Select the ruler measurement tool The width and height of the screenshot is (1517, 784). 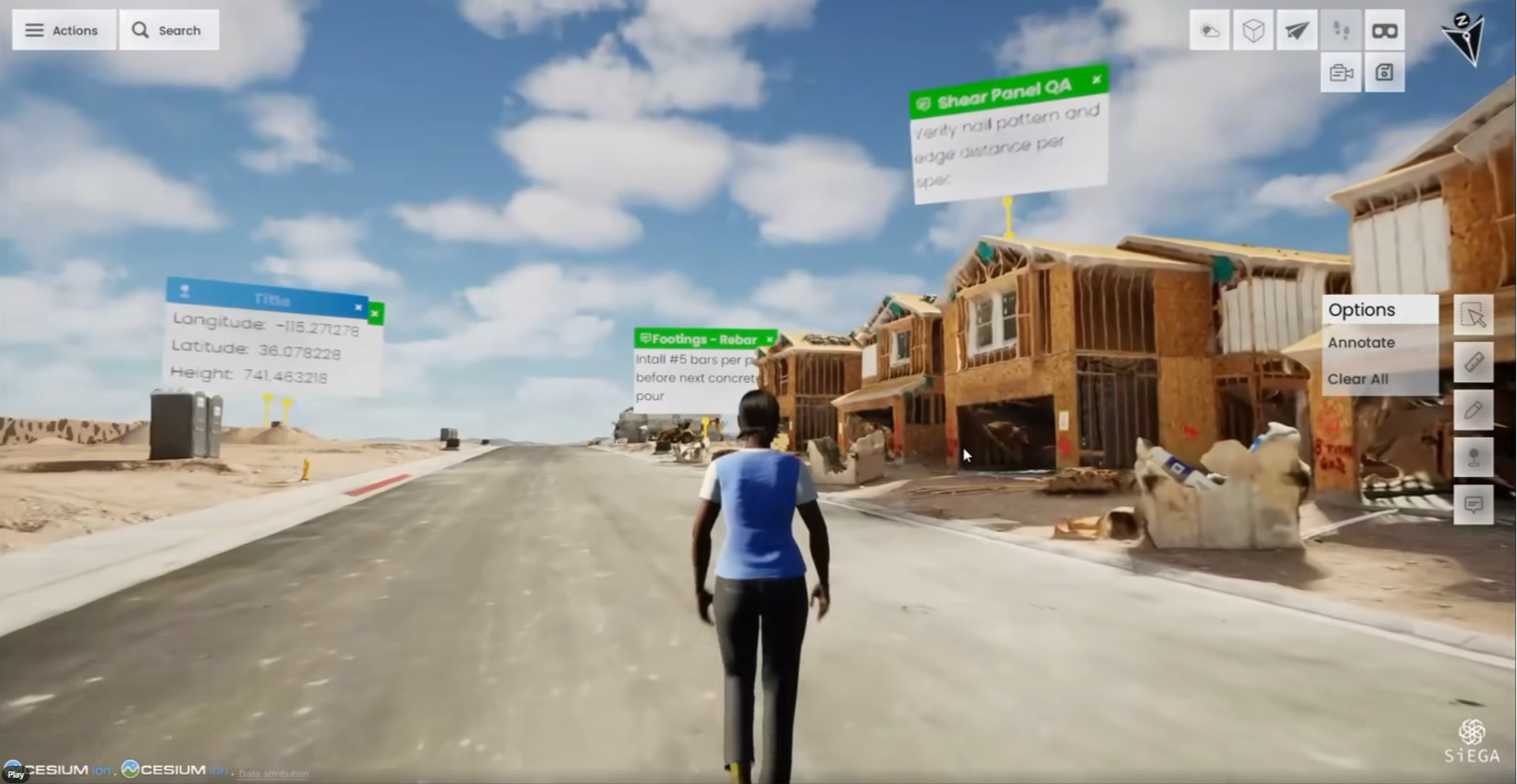coord(1475,362)
